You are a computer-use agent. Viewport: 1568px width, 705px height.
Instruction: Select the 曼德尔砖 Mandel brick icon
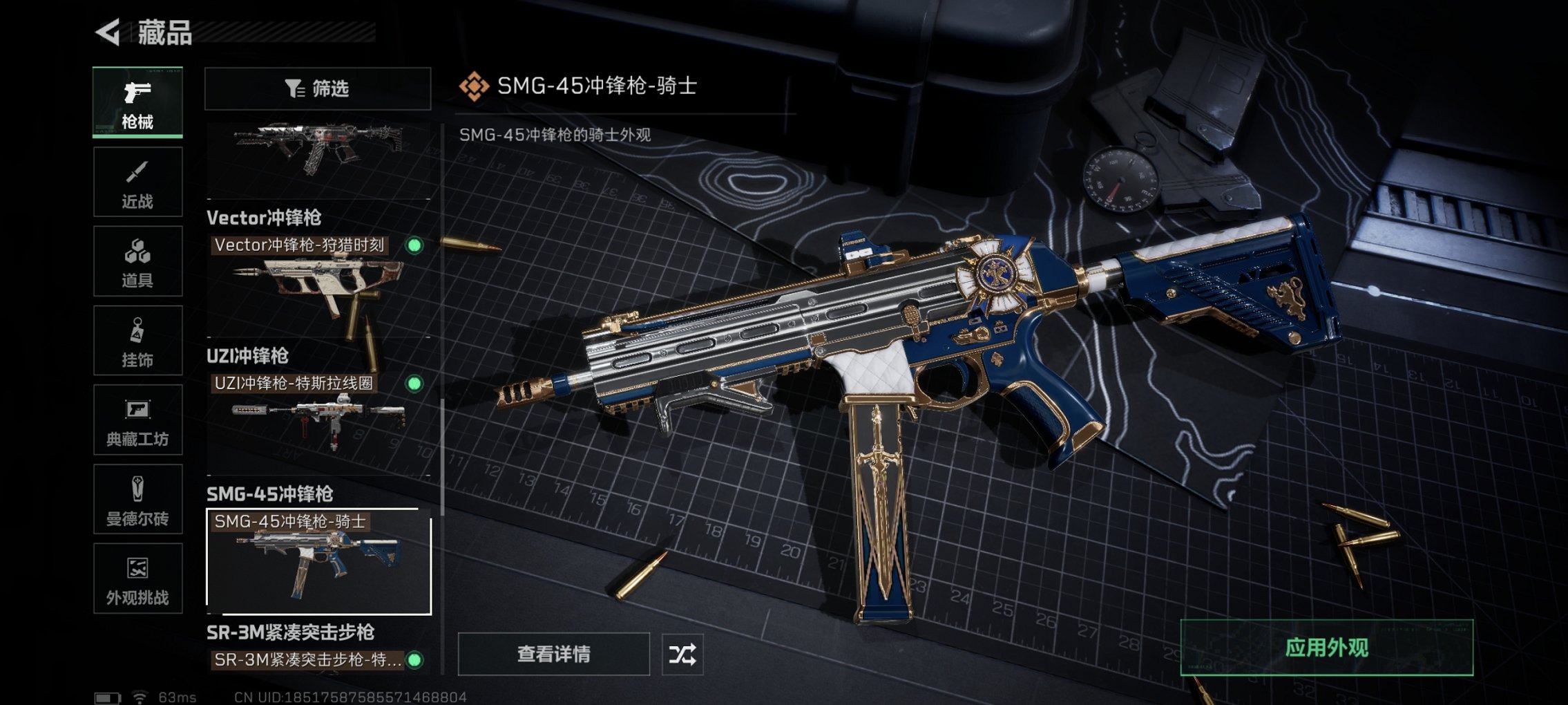pyautogui.click(x=137, y=499)
